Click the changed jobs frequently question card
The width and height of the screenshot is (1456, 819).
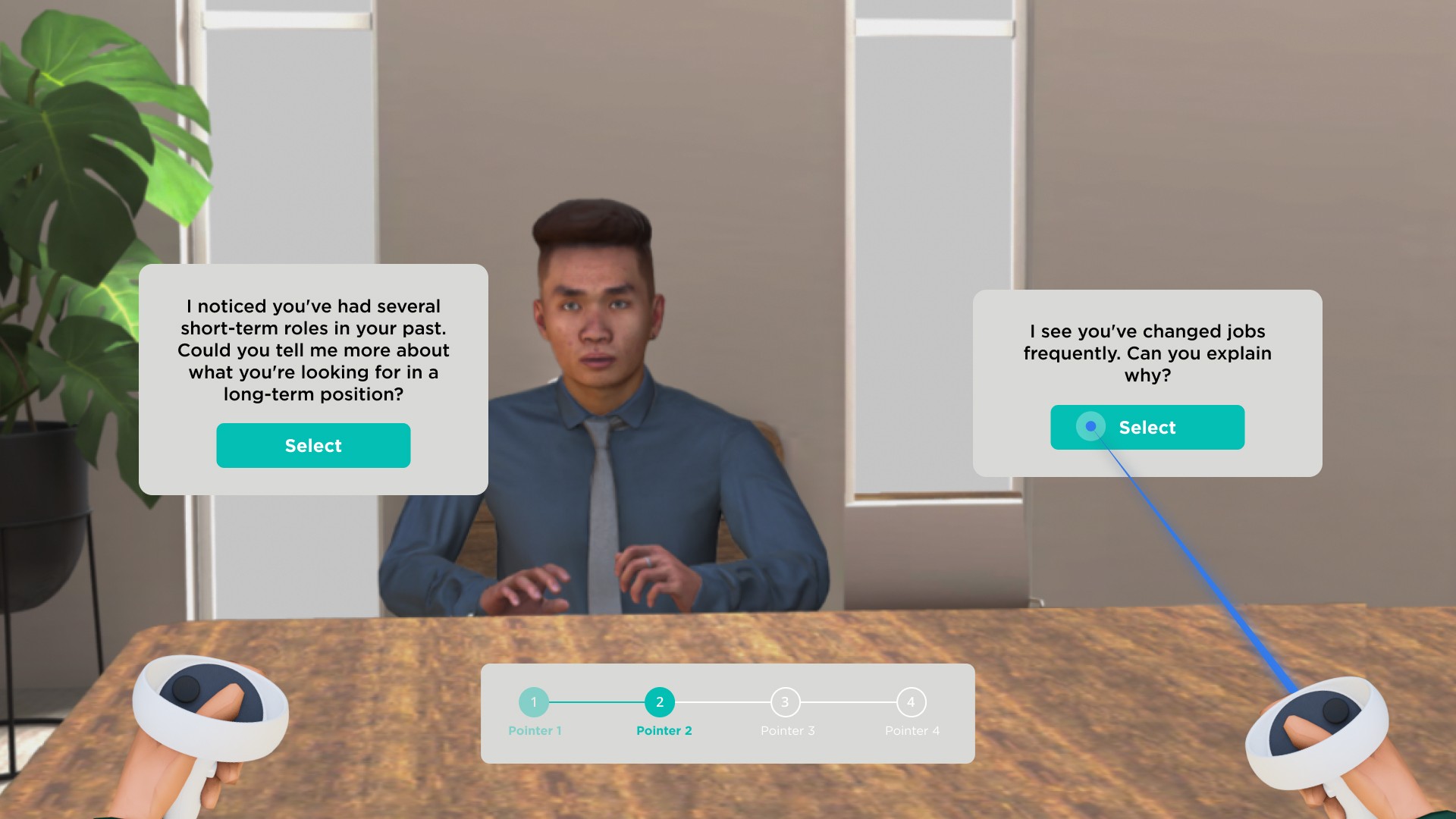(x=1147, y=353)
